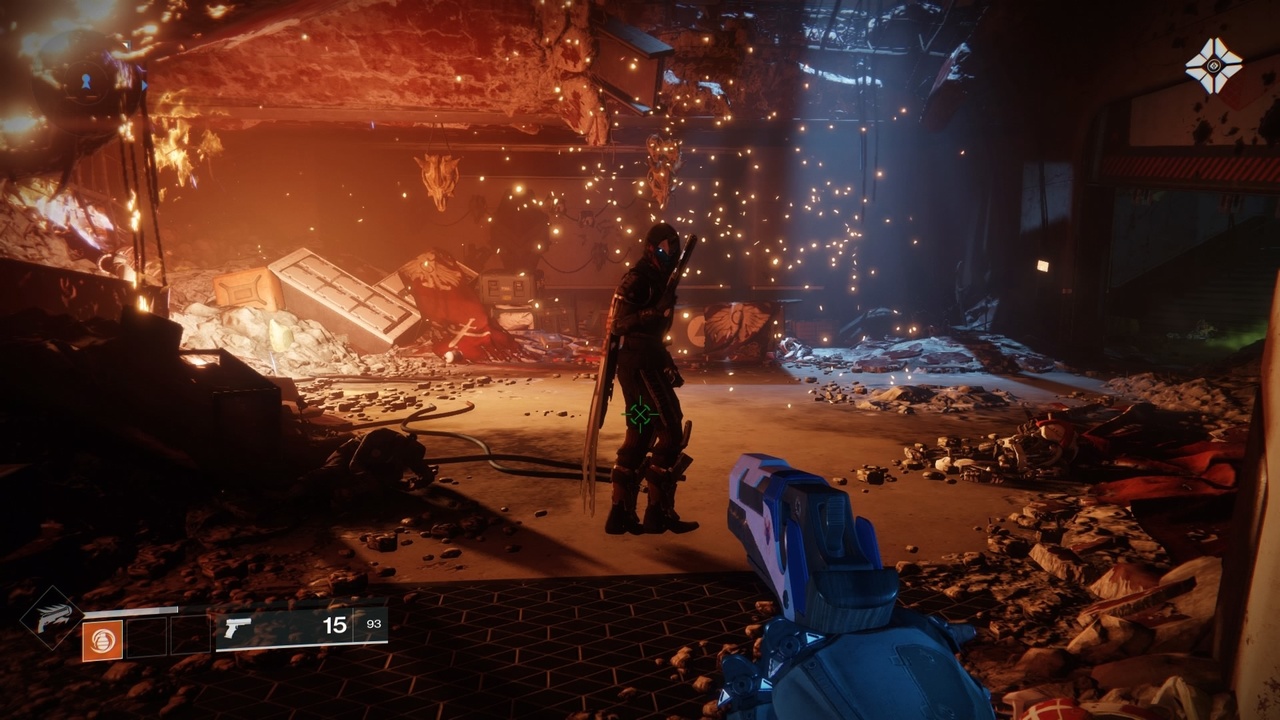Enable the grenade slot next to the super bar

tap(103, 641)
